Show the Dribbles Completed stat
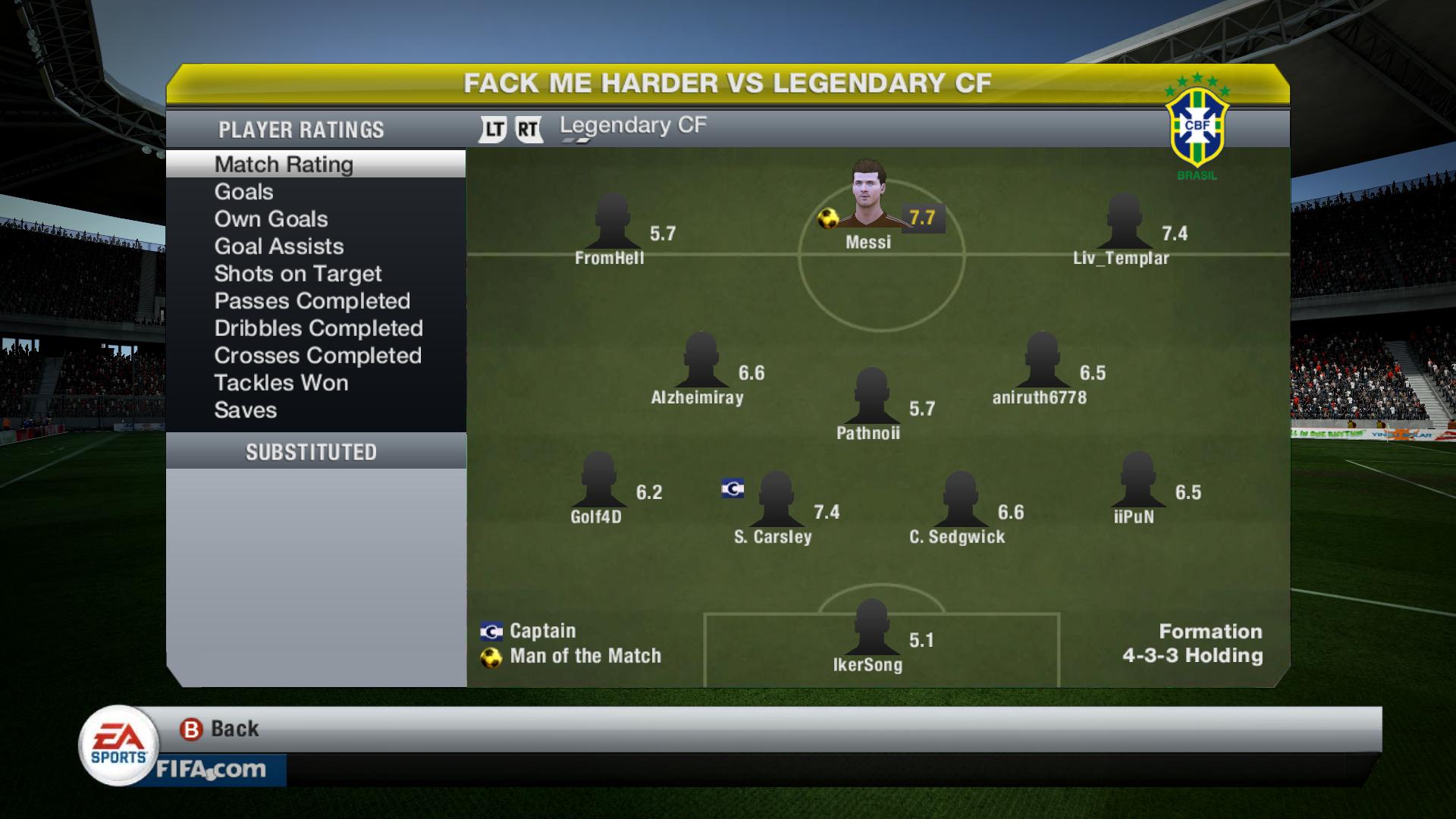Screen dimensions: 1456x819 [318, 328]
